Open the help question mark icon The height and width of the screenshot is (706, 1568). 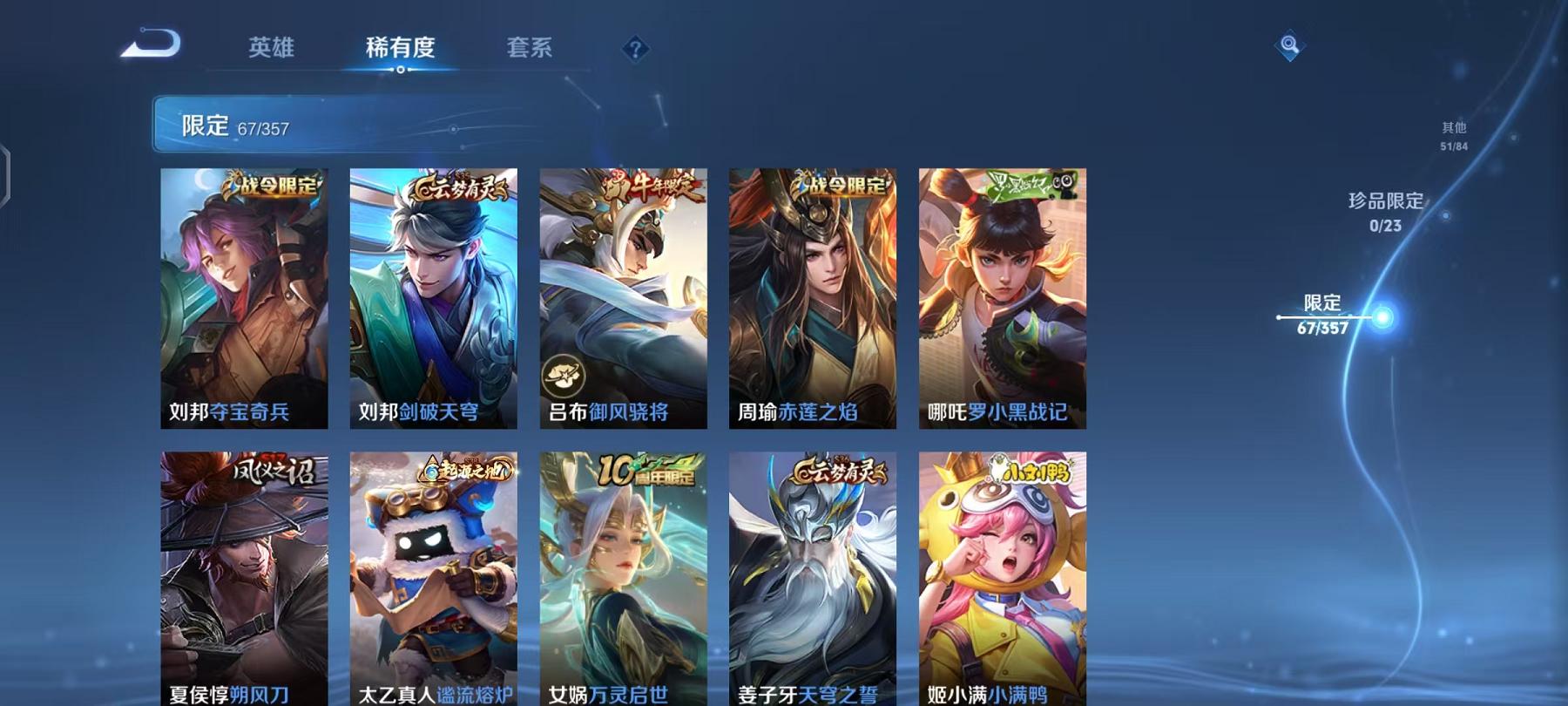633,48
